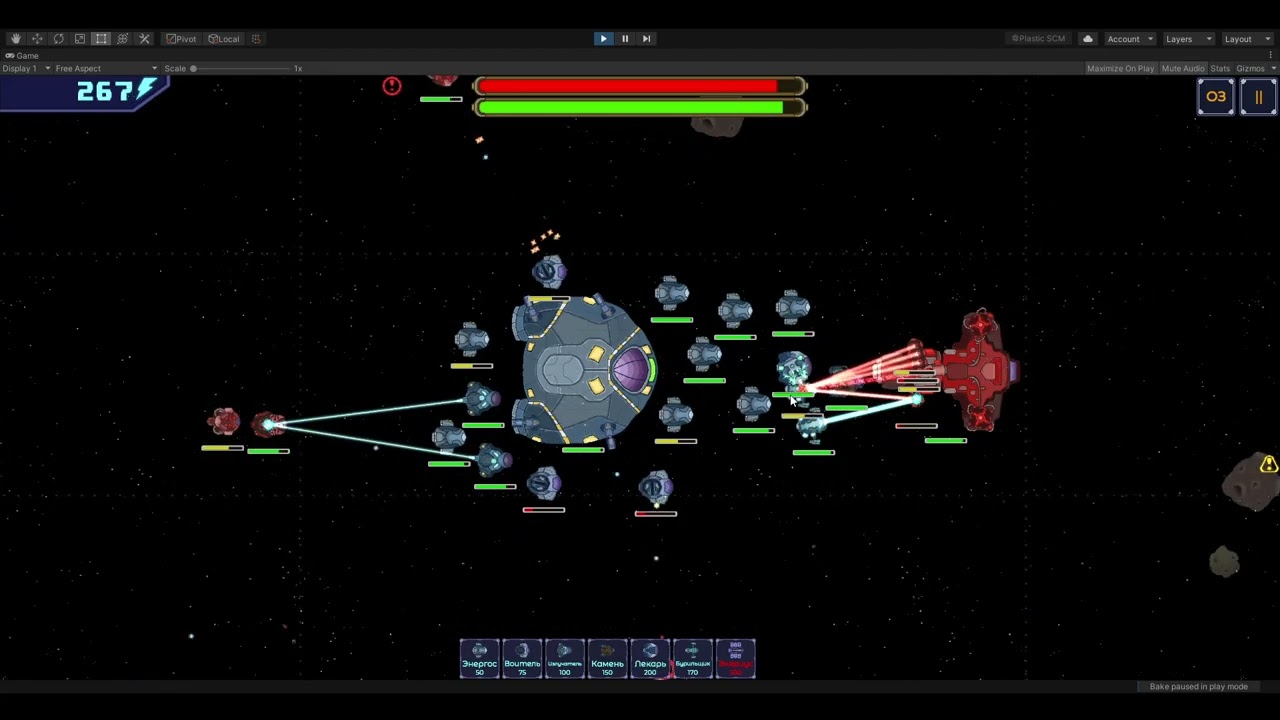
Task: Select the Энергос unit card costing 50
Action: (x=479, y=659)
